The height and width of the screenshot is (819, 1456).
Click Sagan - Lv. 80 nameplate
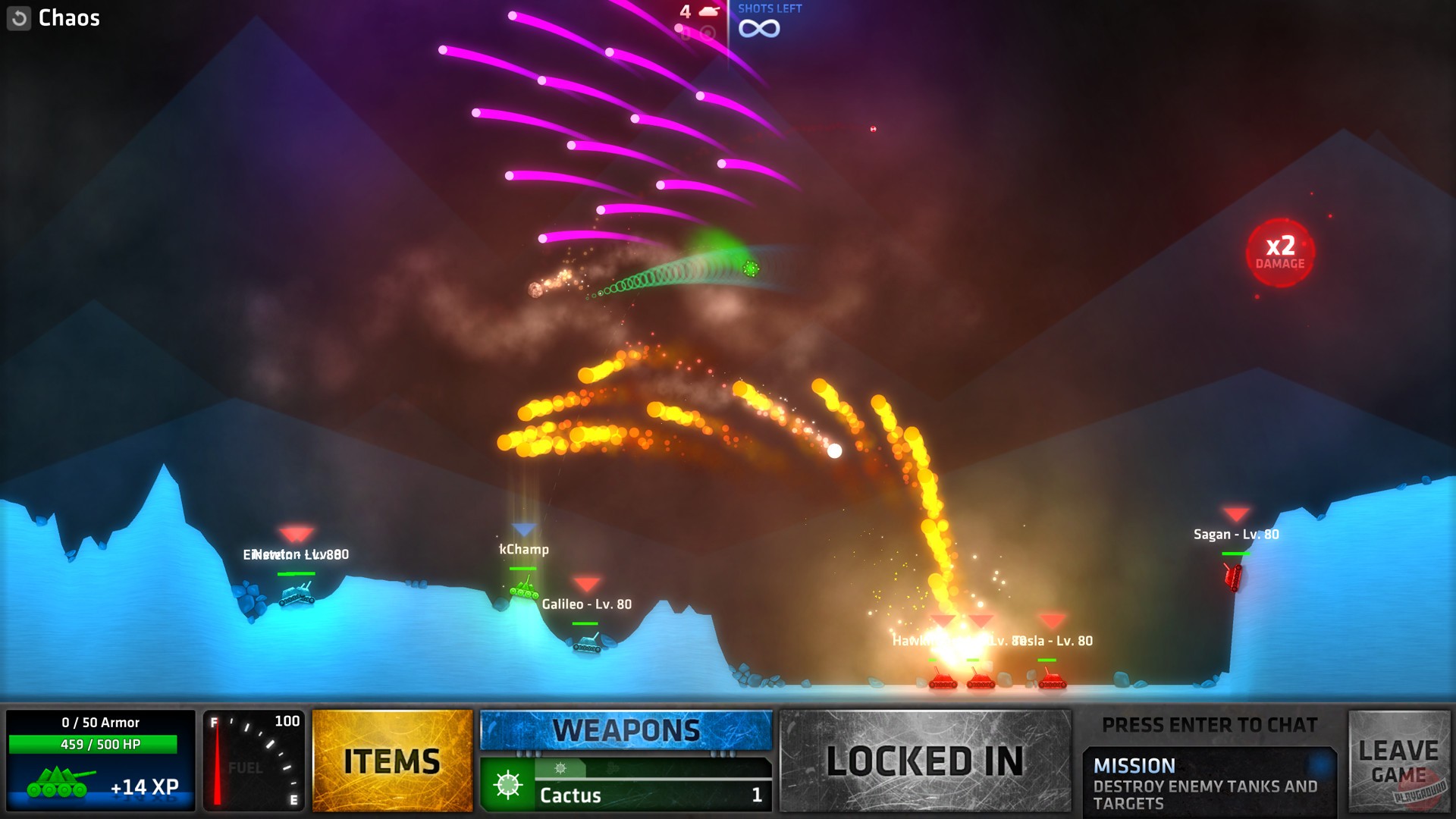[x=1236, y=535]
